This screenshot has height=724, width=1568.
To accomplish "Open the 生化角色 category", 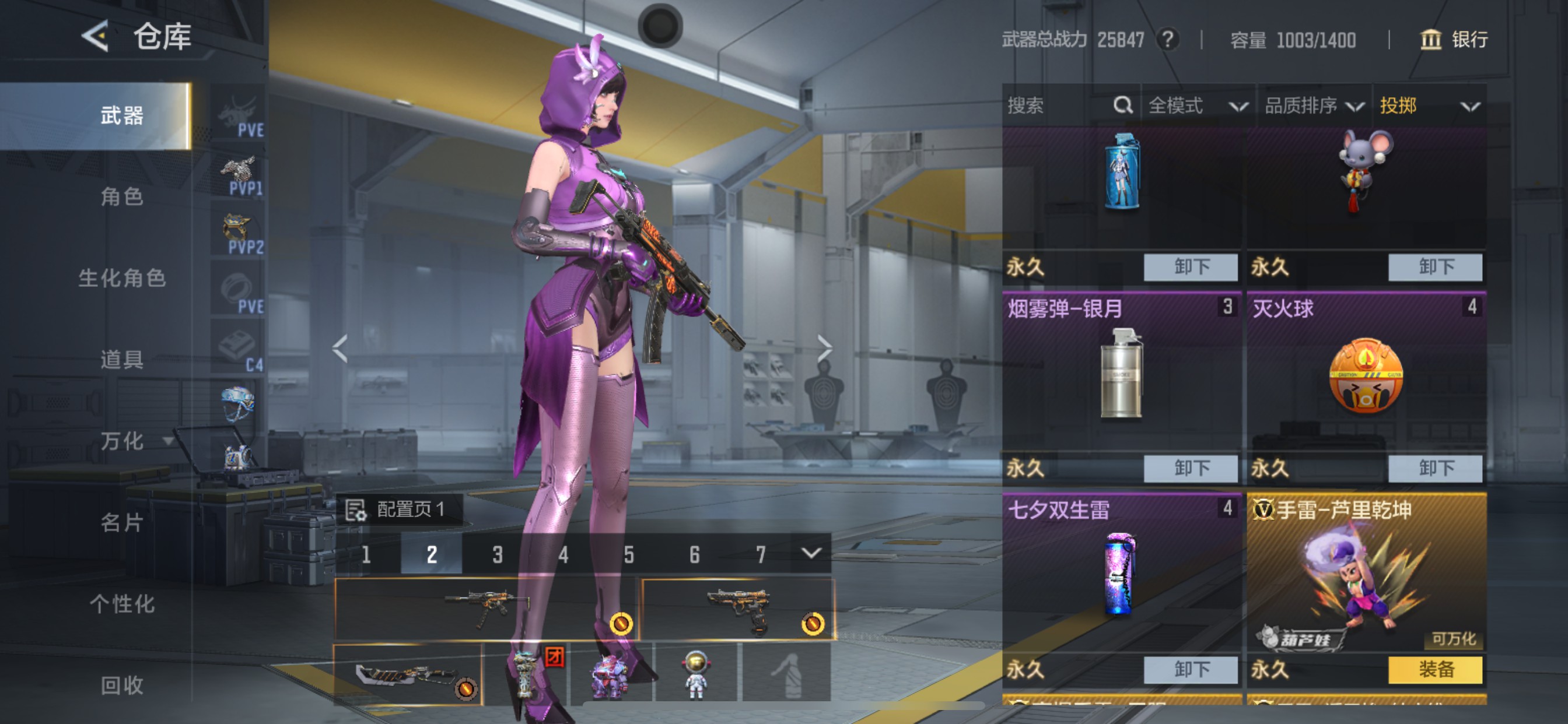I will [x=122, y=278].
